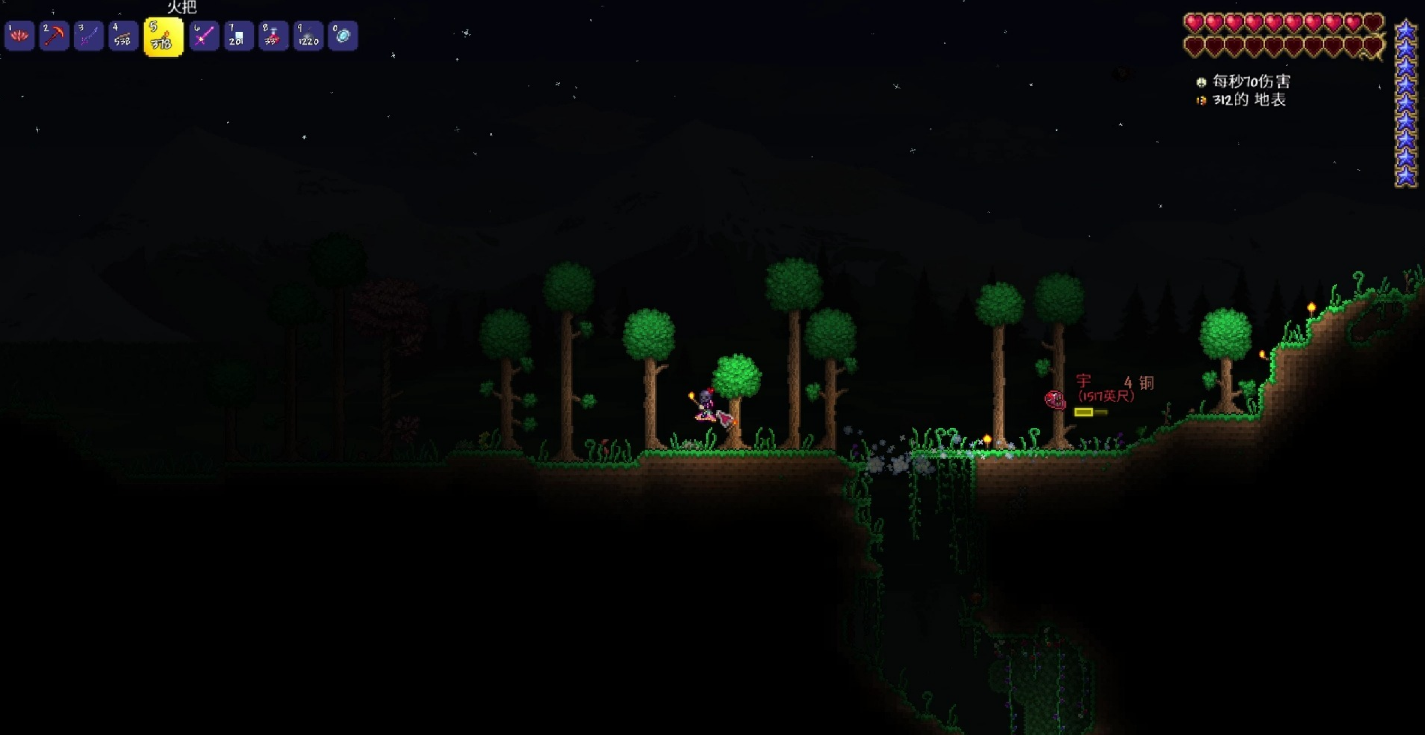Select the magic mirror in slot 0
The image size is (1425, 735).
tap(343, 36)
